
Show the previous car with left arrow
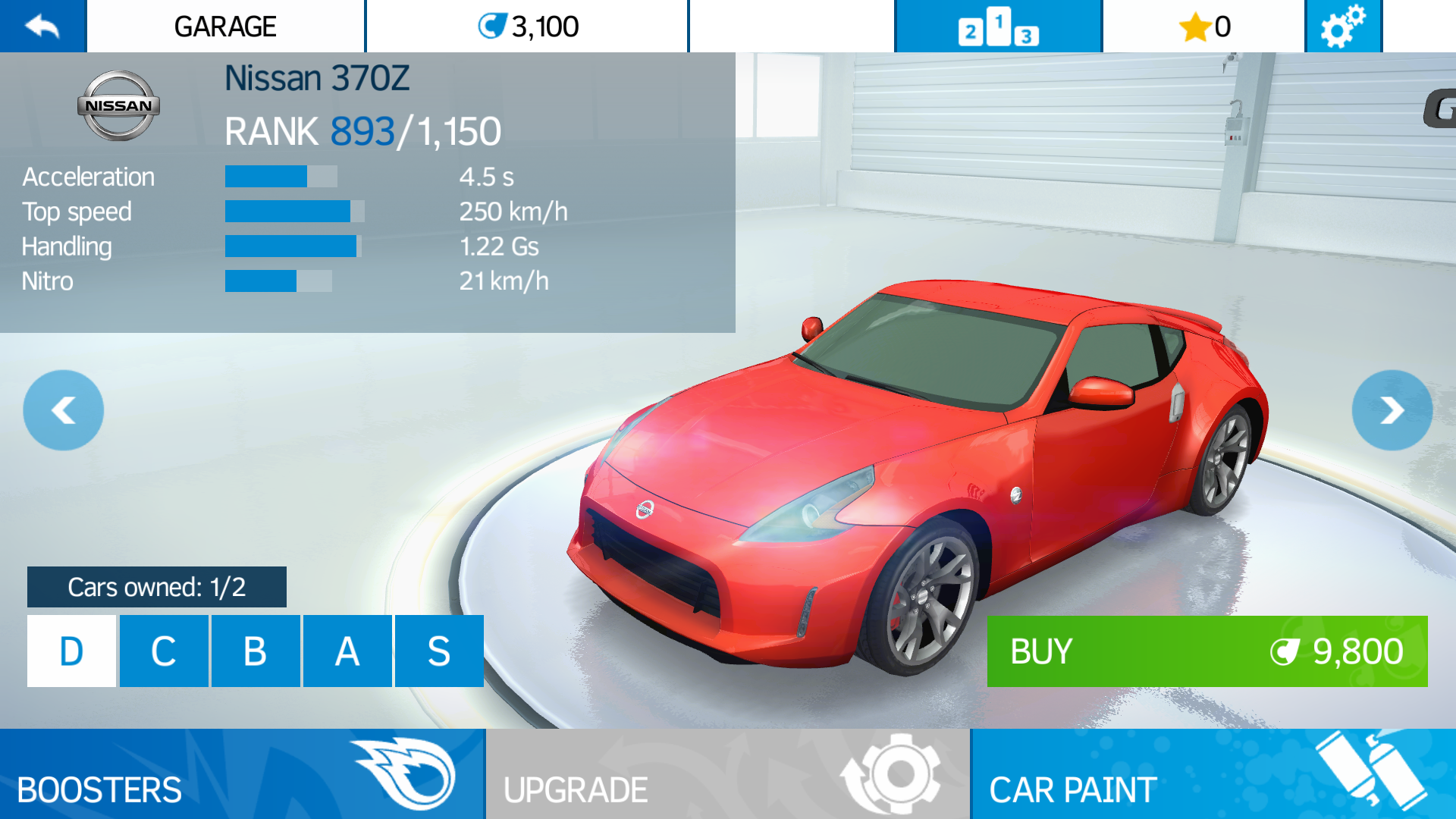64,410
